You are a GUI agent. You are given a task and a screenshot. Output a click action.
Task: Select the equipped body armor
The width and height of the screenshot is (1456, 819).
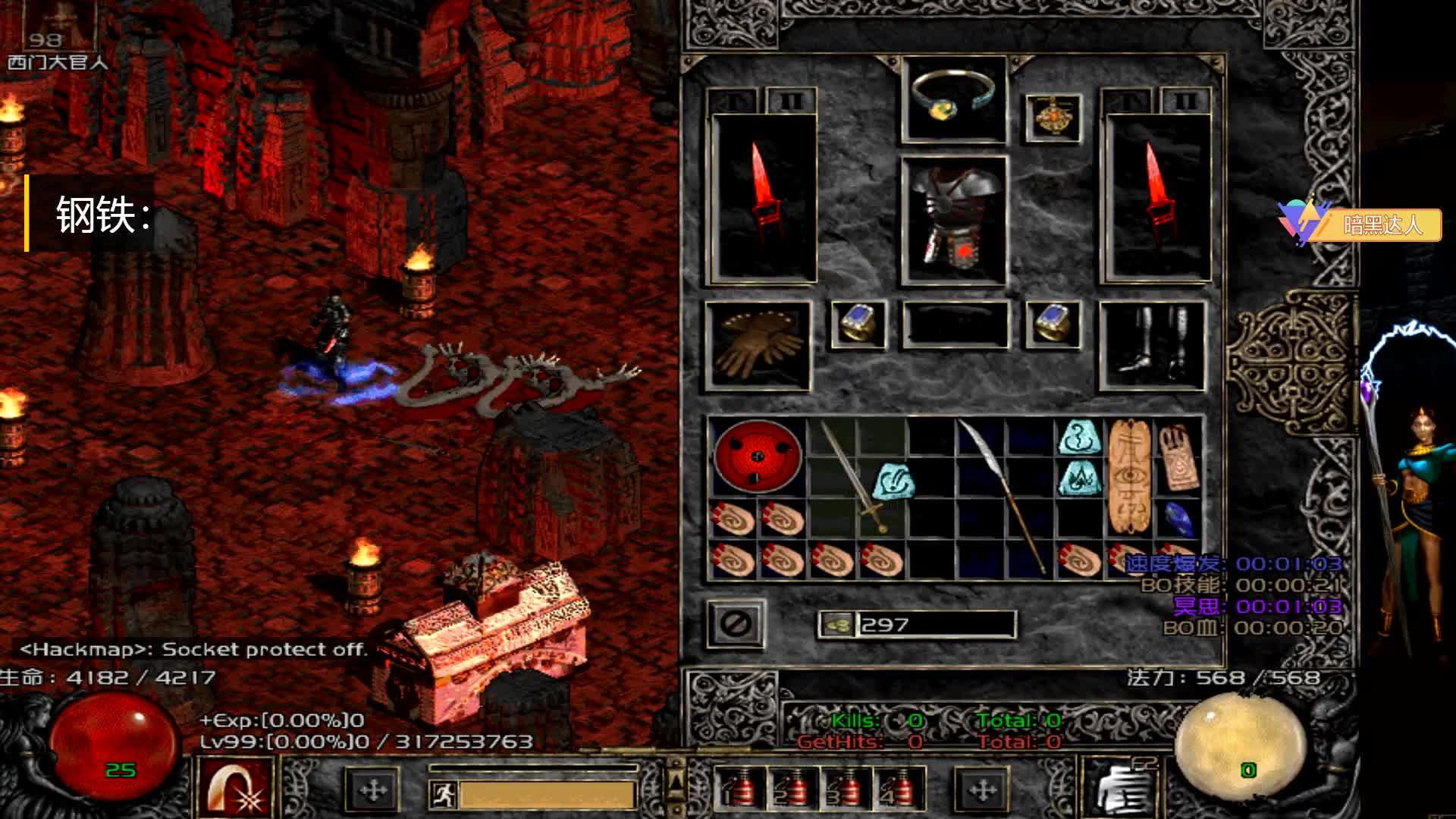pos(953,221)
